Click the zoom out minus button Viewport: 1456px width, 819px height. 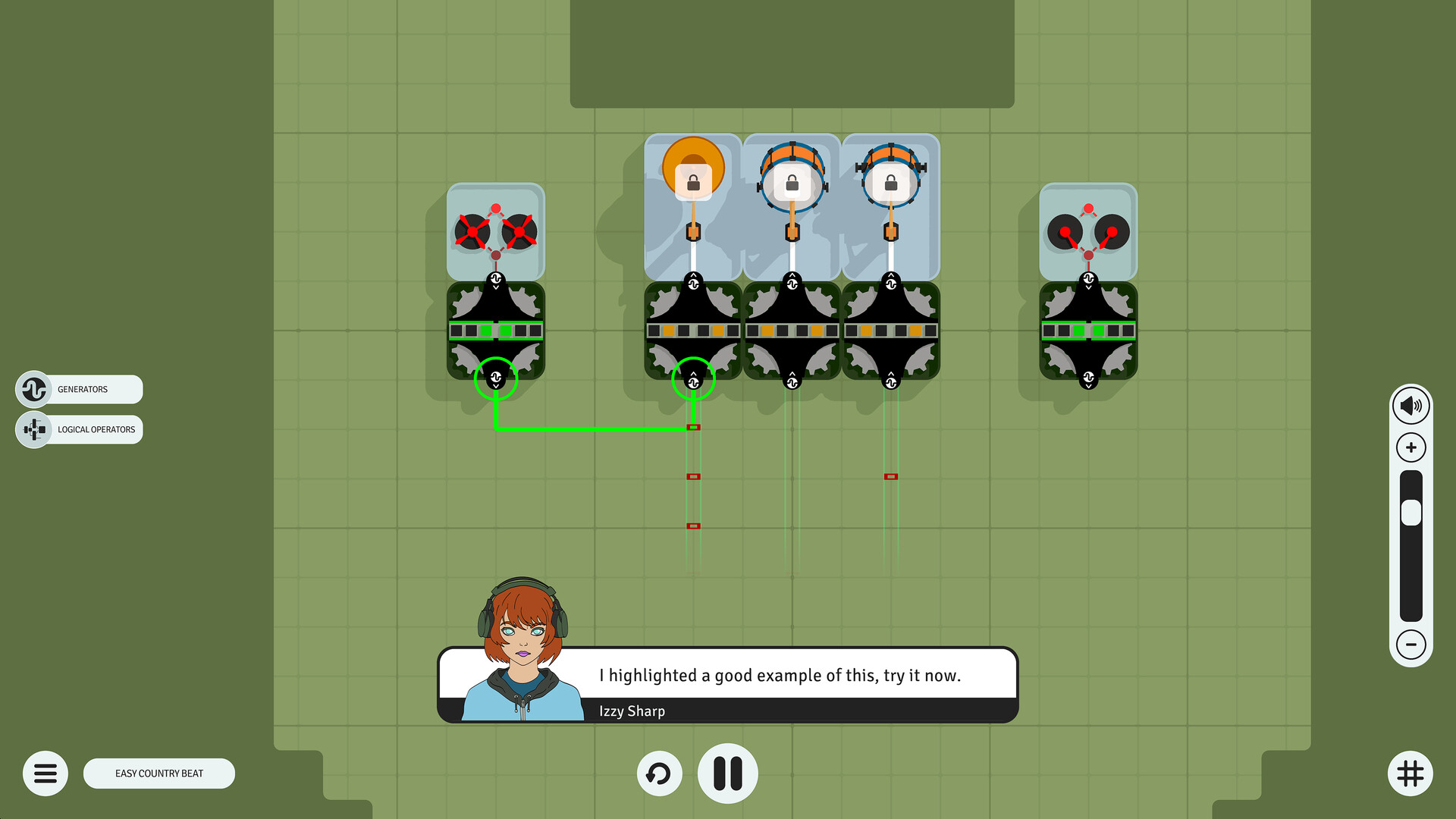pyautogui.click(x=1411, y=646)
